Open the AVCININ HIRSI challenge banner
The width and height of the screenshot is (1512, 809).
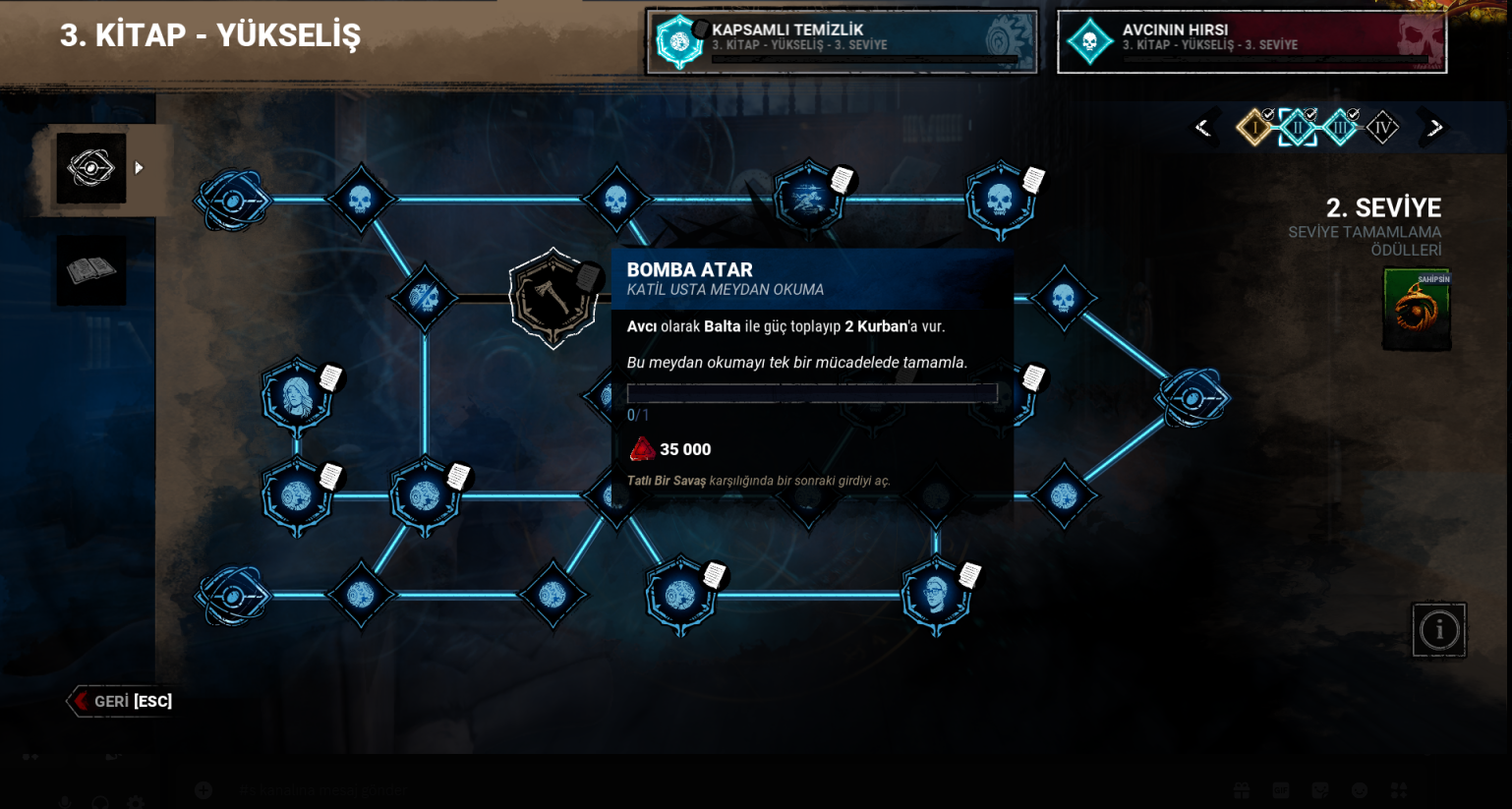tap(1250, 41)
